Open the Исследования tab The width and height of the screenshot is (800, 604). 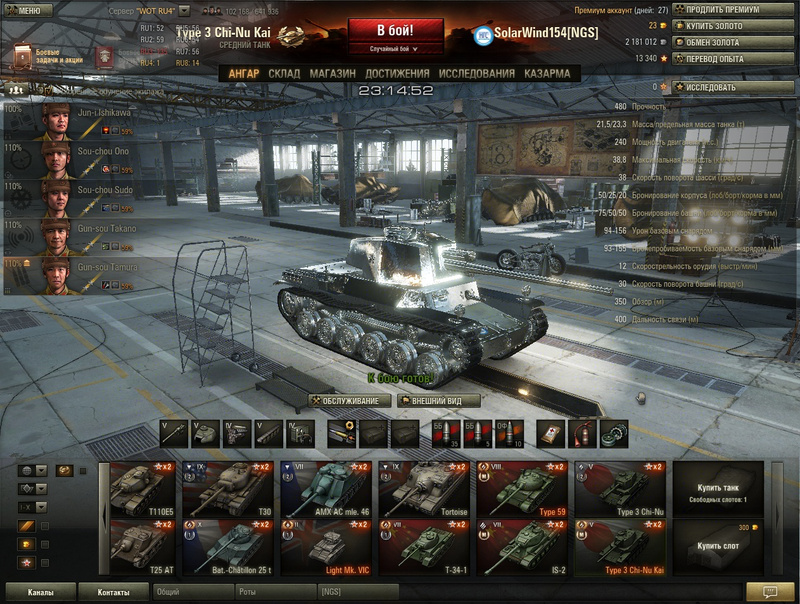tap(477, 74)
